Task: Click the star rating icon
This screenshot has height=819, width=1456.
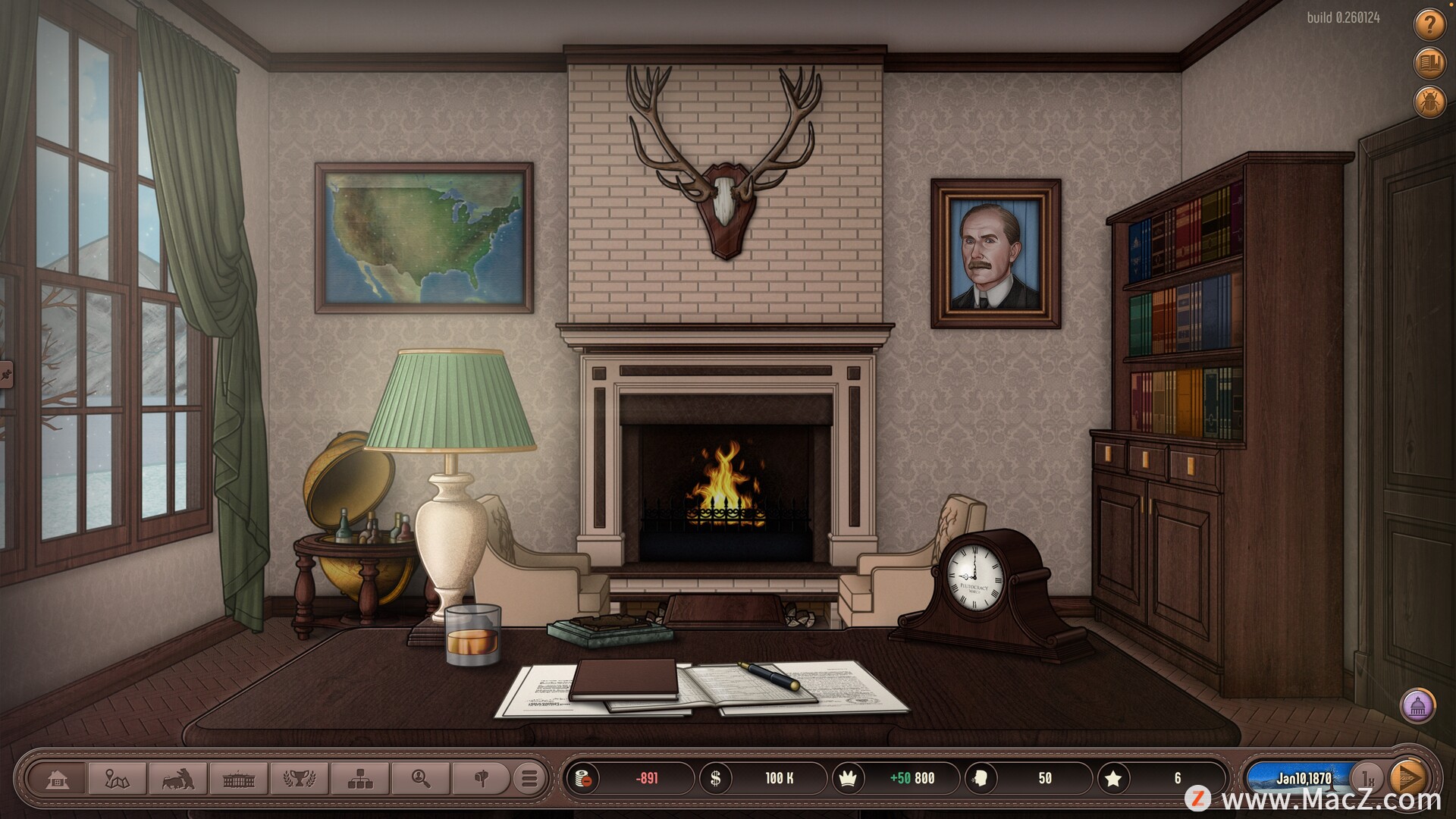Action: 1113,779
